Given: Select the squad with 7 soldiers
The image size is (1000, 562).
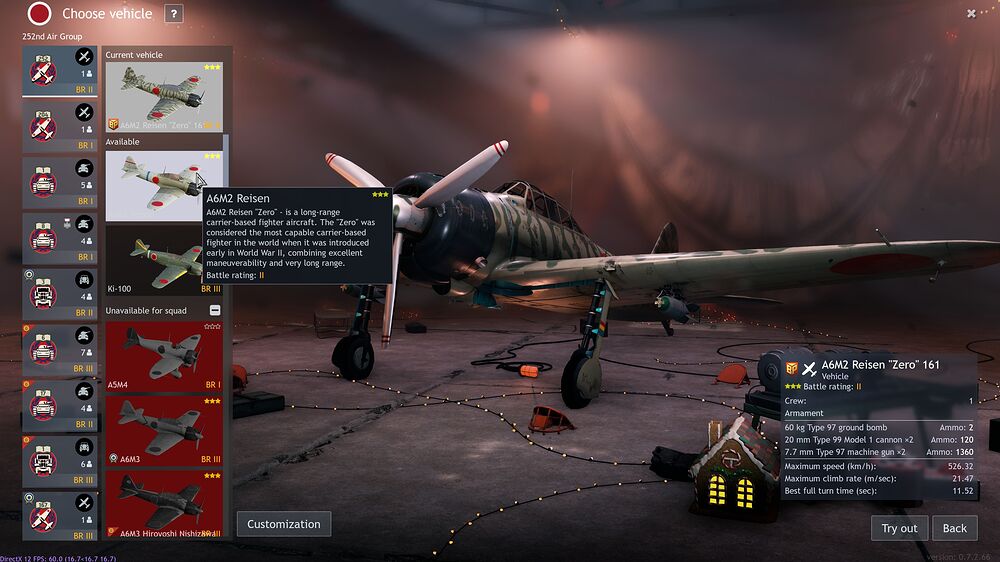Looking at the screenshot, I should (x=60, y=349).
